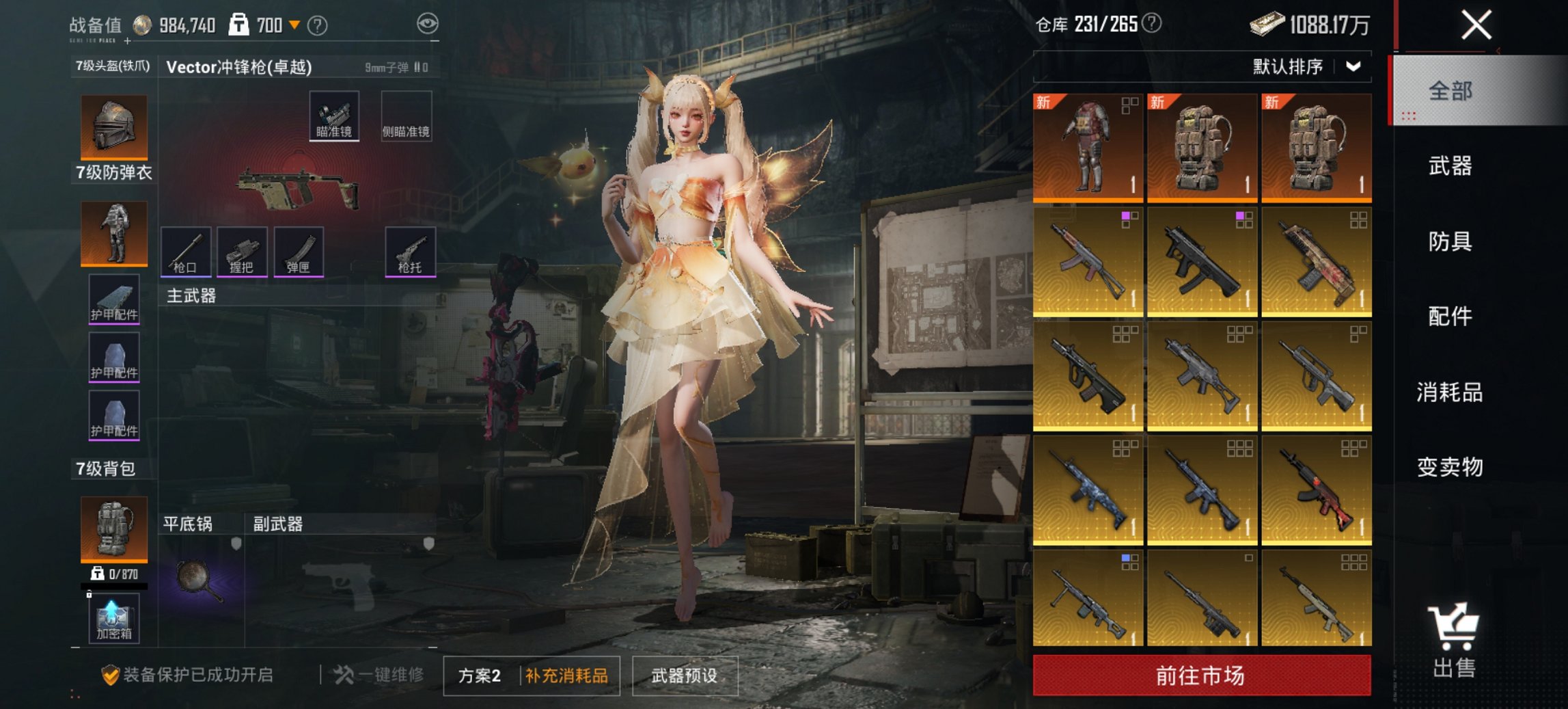The width and height of the screenshot is (1568, 709).
Task: Open the 握把 grip attachment slot
Action: (242, 253)
